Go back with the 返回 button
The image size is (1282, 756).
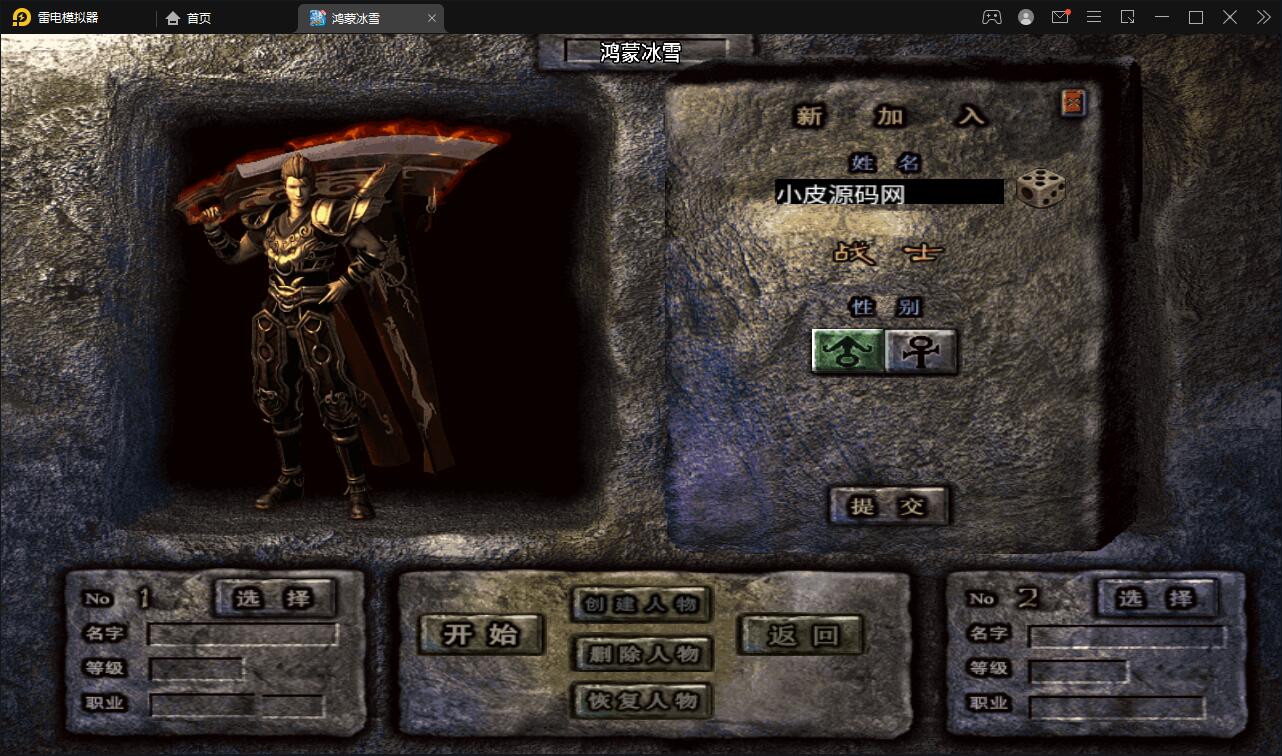[801, 634]
